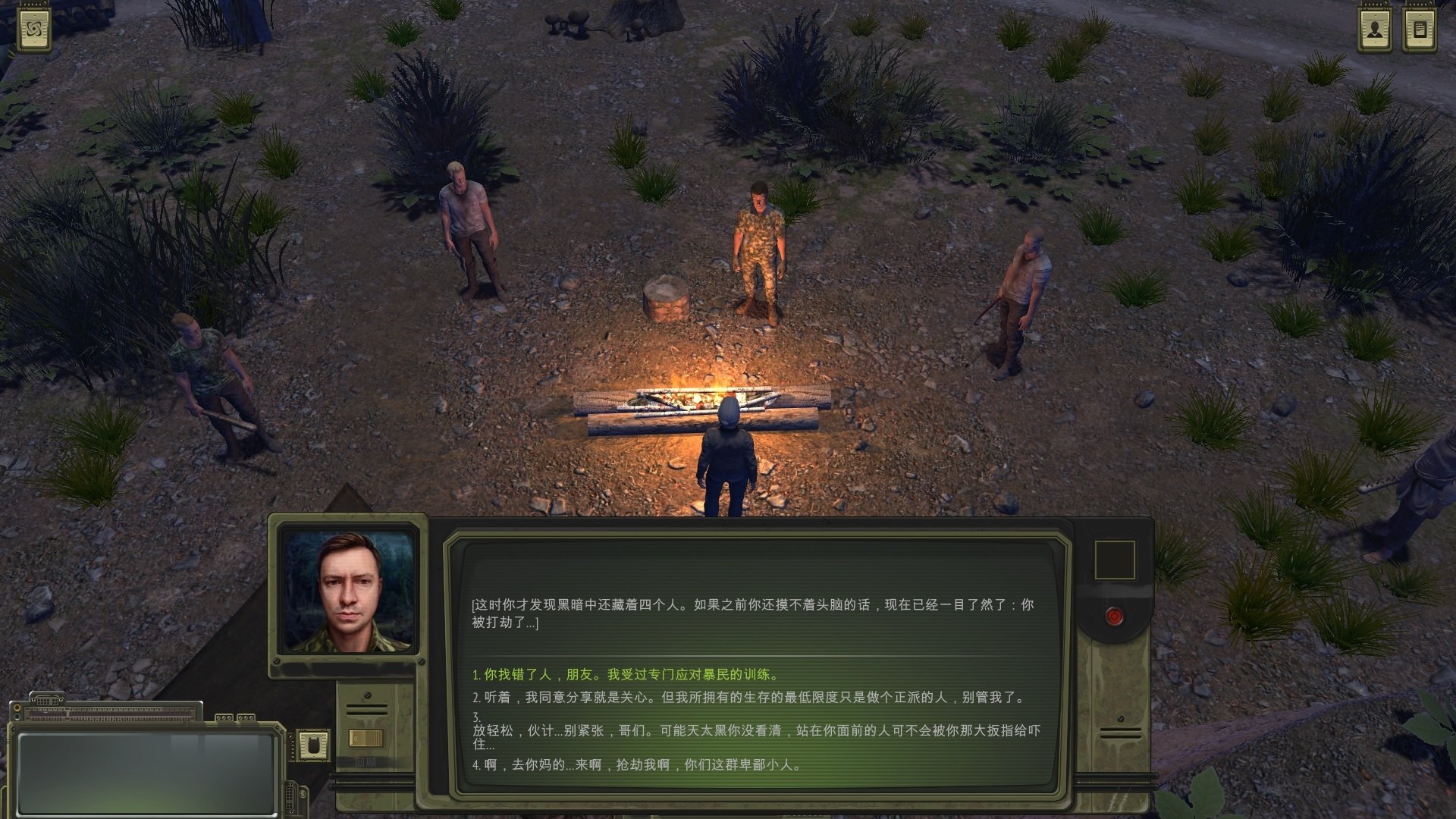Click the round triple-port icon atop the log panel

[224, 717]
